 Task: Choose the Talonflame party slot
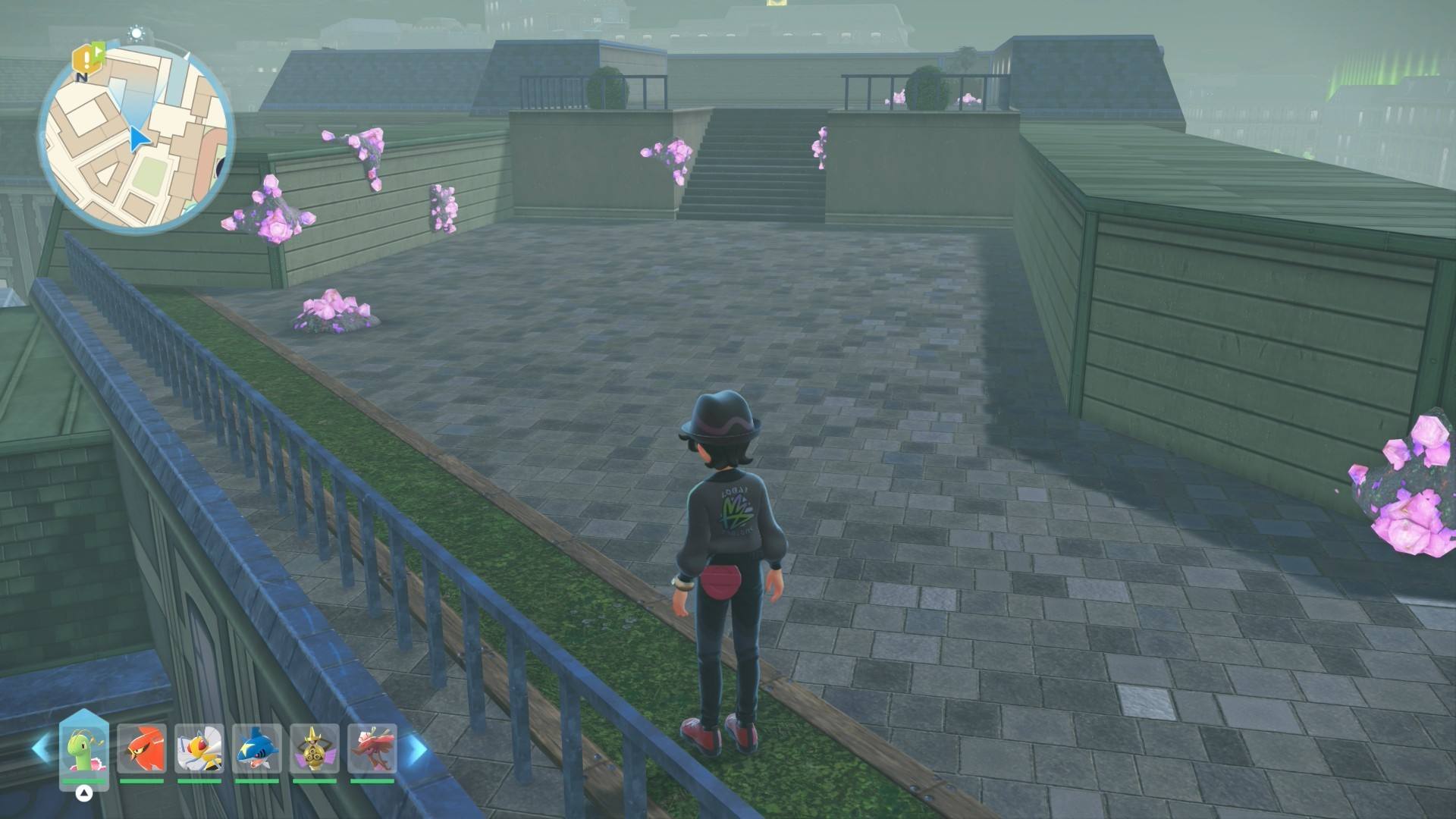click(x=141, y=748)
